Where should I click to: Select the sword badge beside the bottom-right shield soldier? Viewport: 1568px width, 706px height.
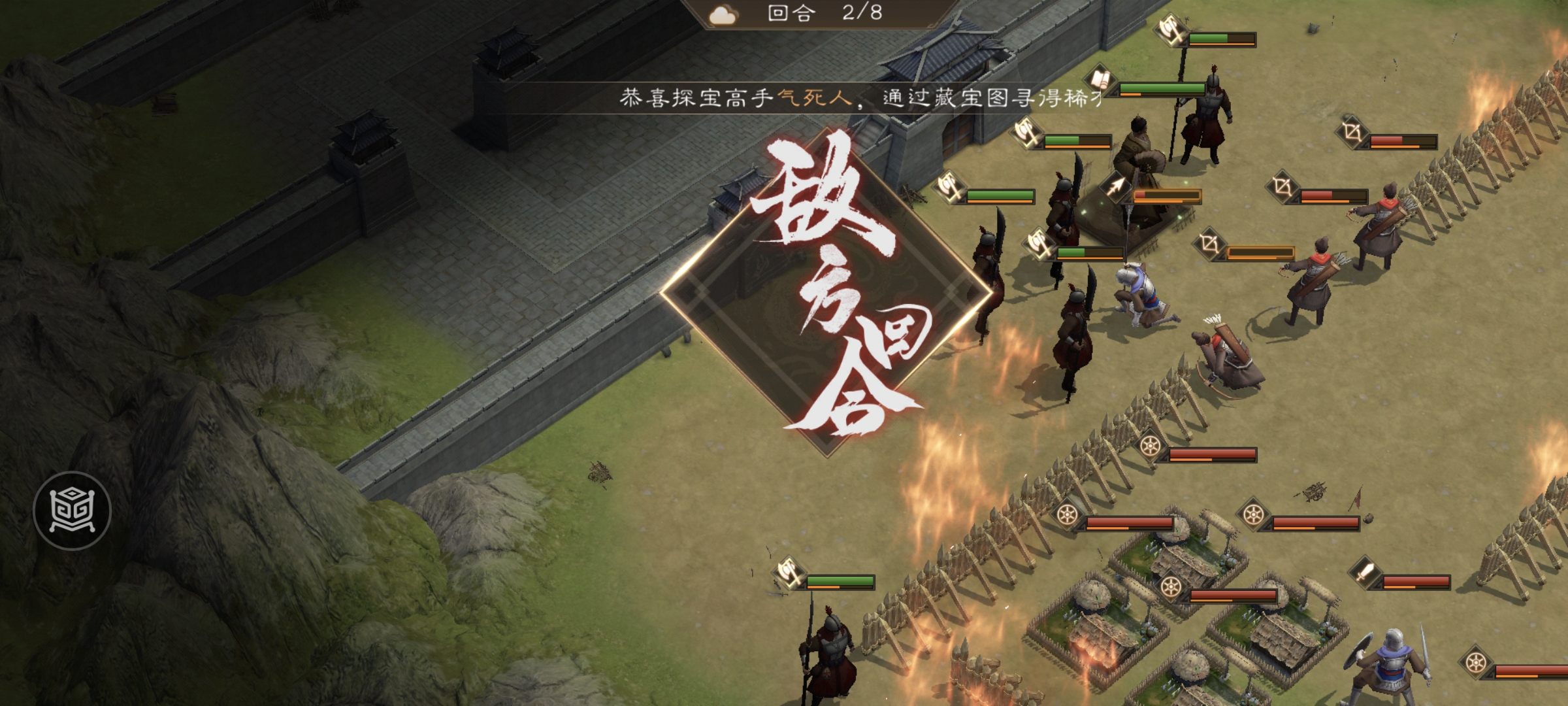[x=1365, y=574]
